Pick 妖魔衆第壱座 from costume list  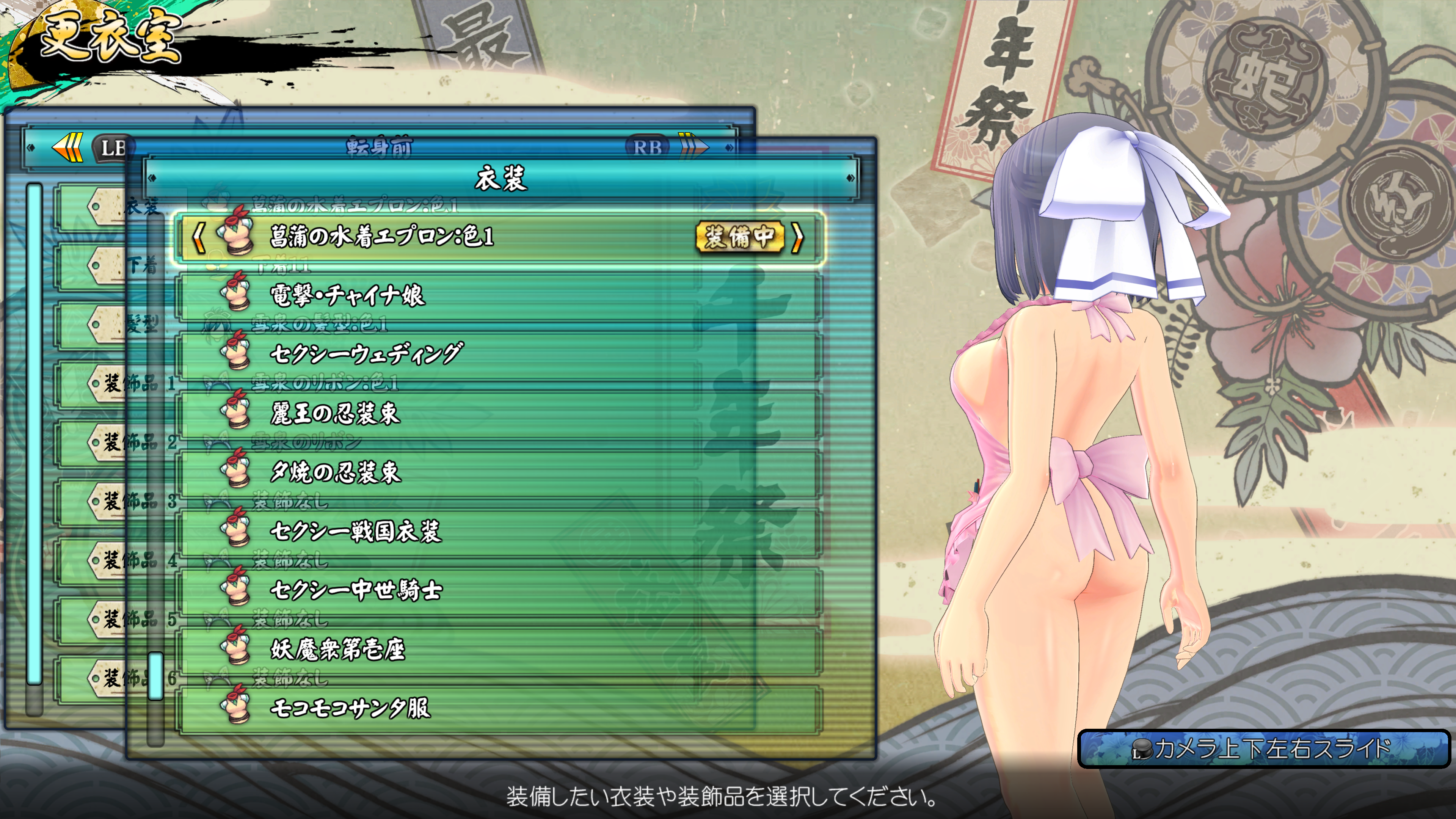[x=497, y=649]
